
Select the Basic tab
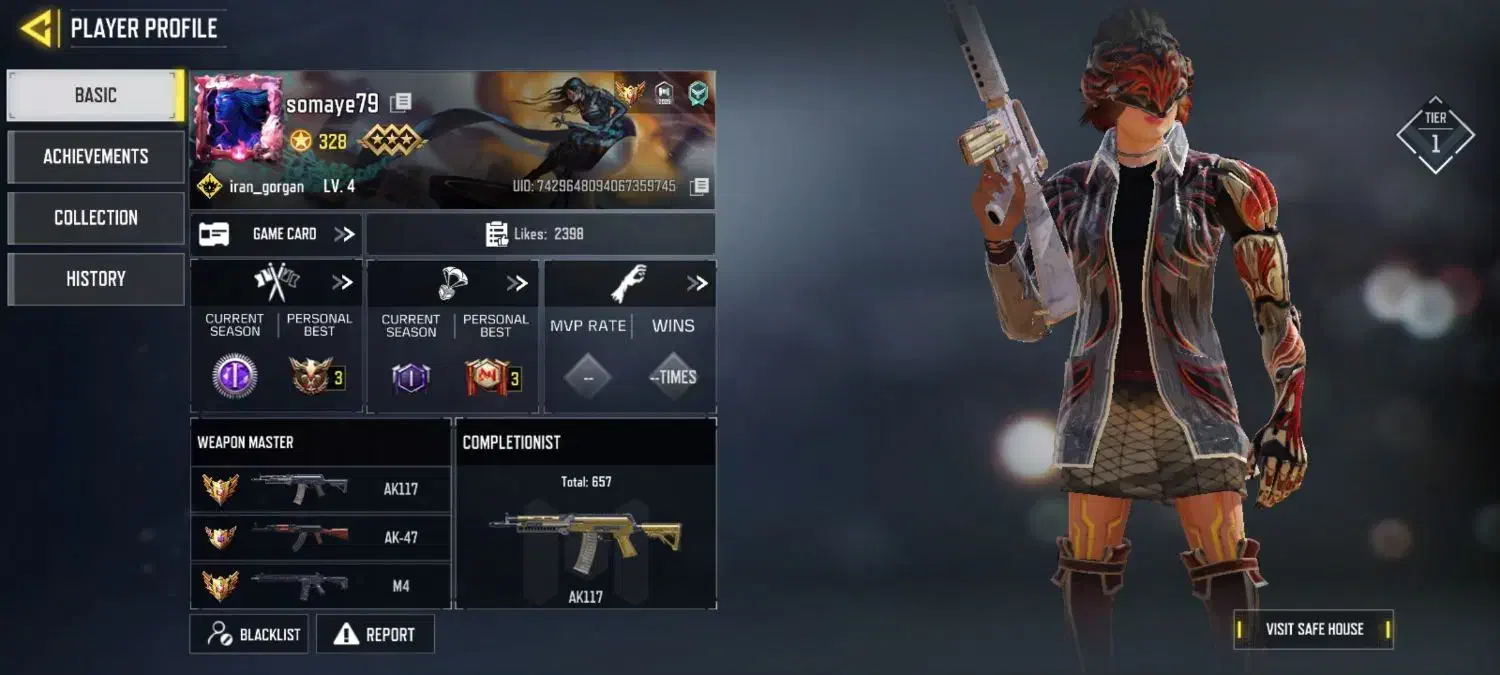96,96
